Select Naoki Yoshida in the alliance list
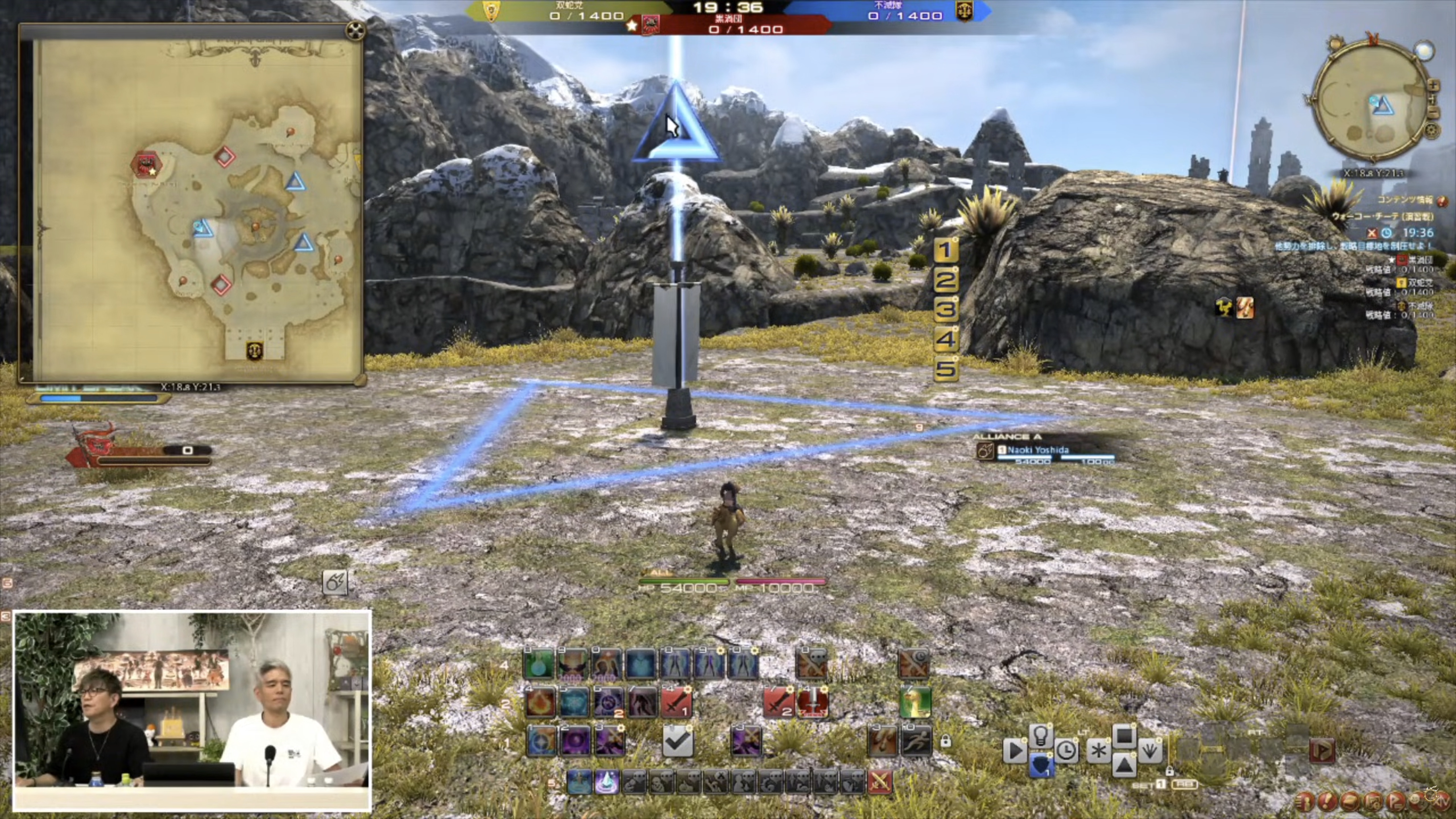1456x819 pixels. 1038,450
